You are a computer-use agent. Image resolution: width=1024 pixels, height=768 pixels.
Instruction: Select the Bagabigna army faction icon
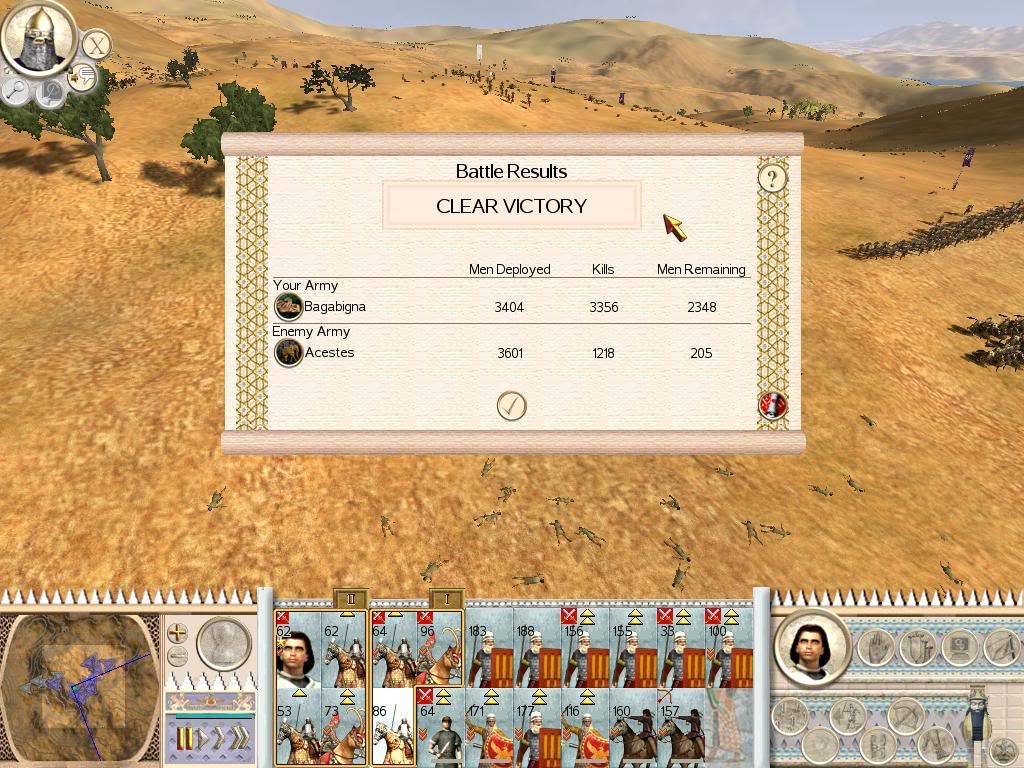[x=288, y=307]
